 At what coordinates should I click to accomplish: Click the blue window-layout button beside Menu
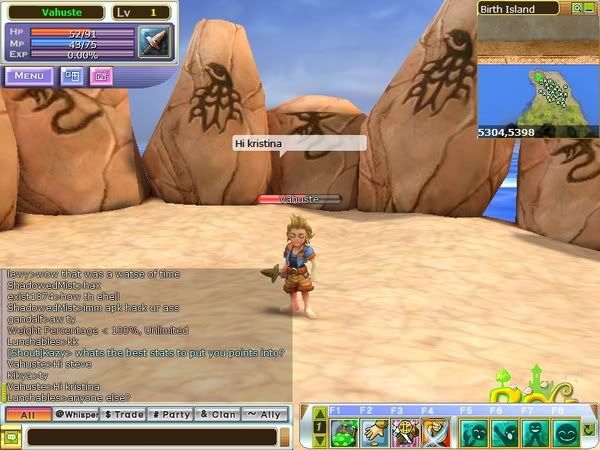(x=71, y=75)
